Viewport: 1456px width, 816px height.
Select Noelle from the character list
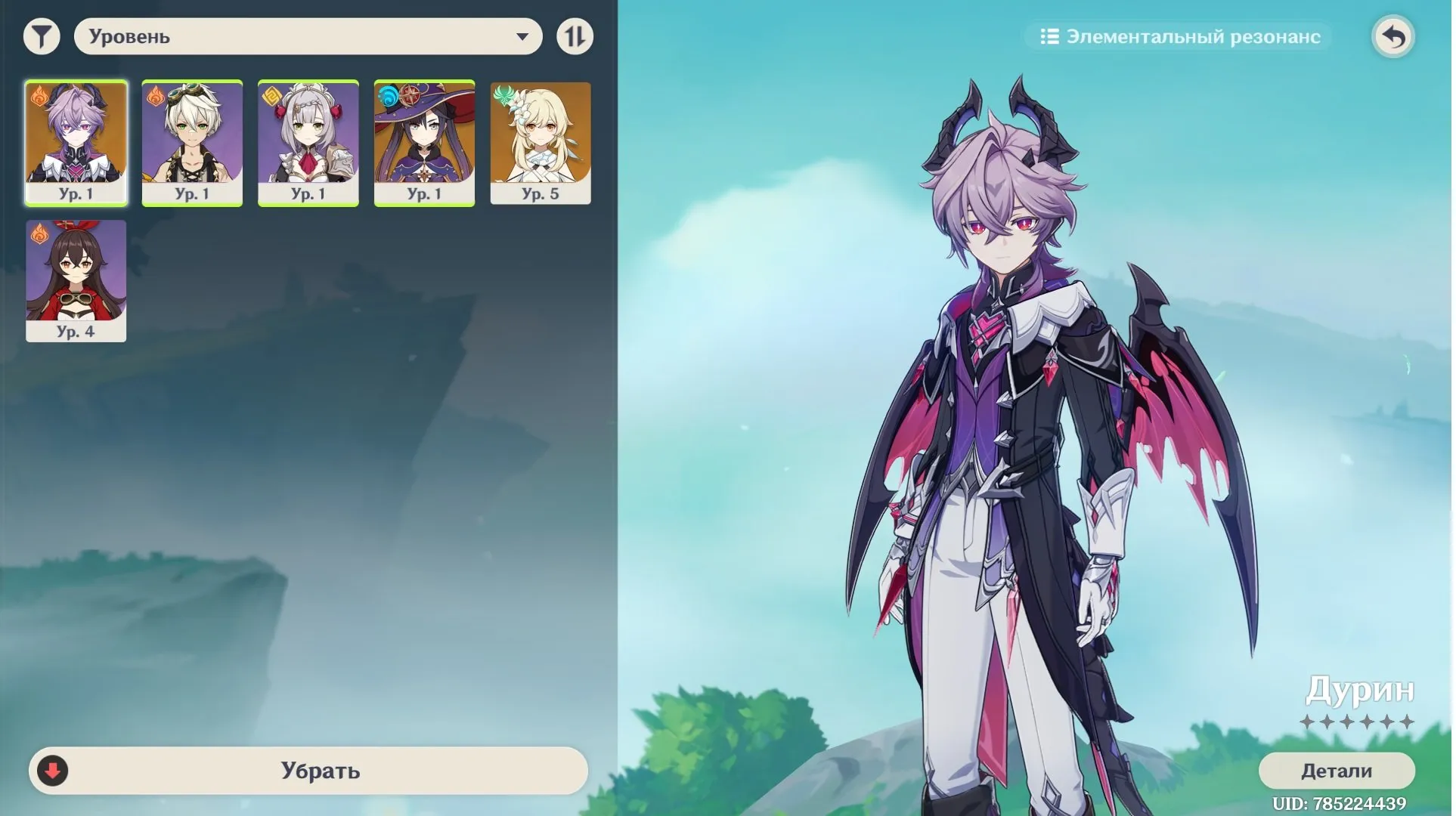point(308,140)
